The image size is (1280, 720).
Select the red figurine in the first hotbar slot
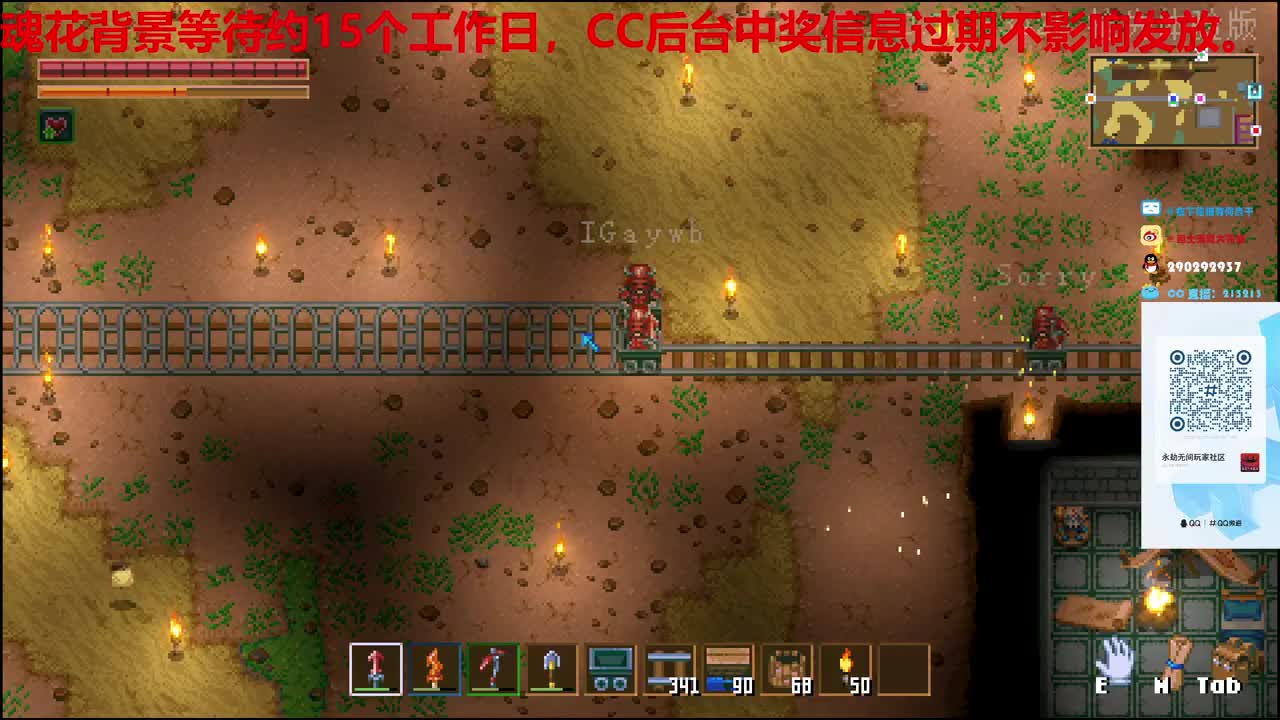[375, 668]
